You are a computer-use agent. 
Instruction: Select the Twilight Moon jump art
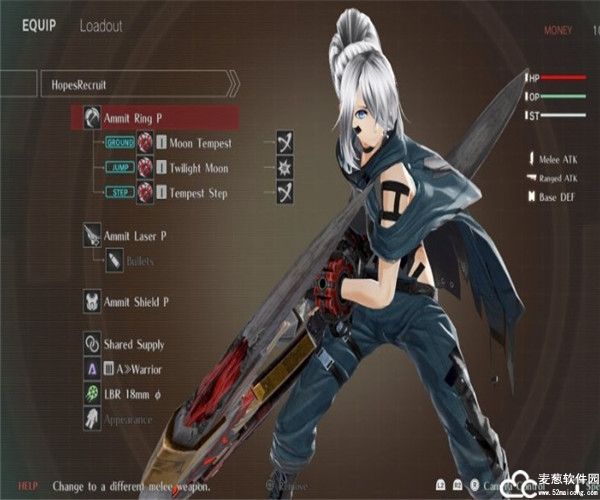(200, 168)
